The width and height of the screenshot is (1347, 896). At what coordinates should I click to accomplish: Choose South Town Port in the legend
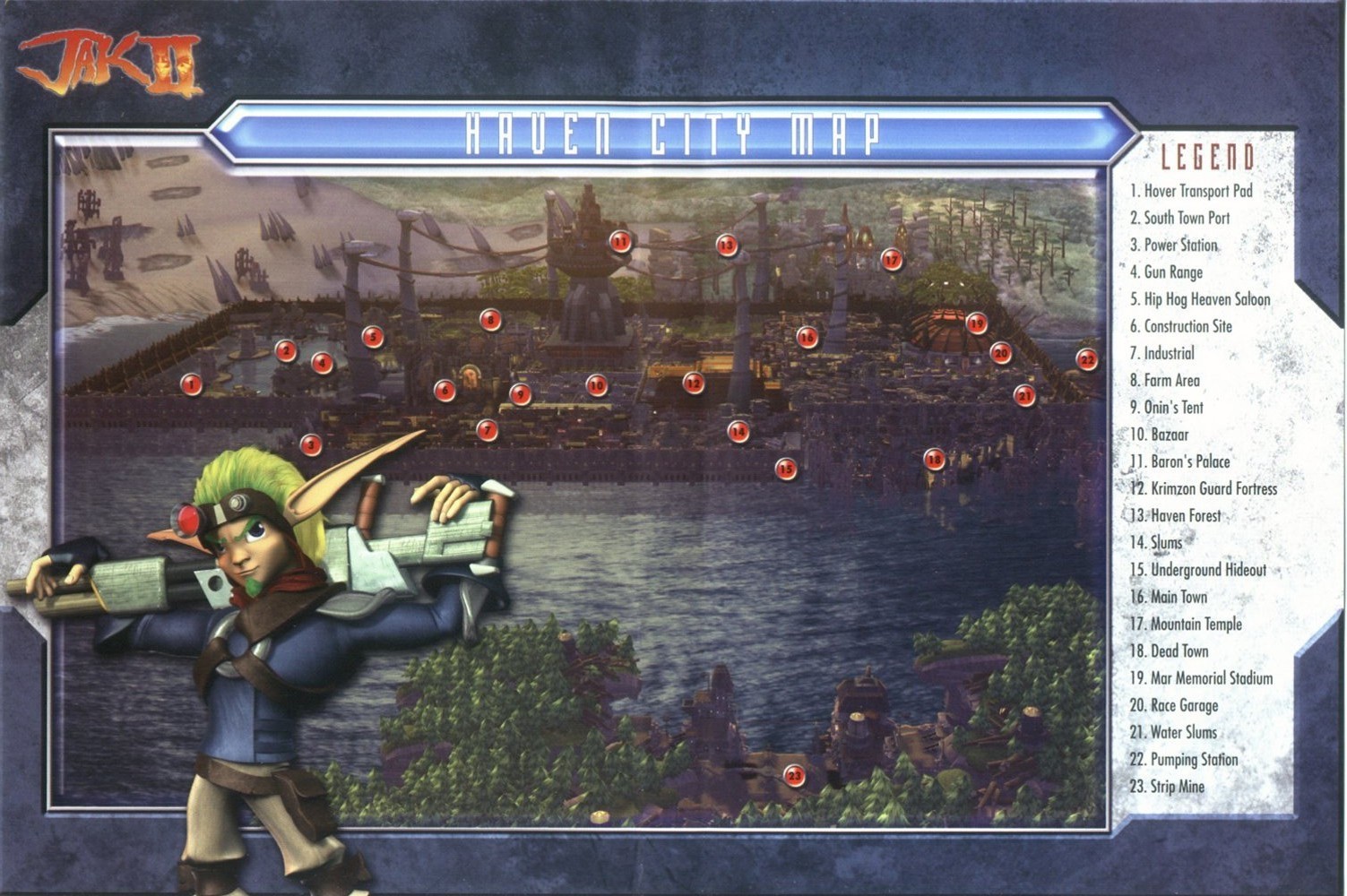coord(1179,218)
